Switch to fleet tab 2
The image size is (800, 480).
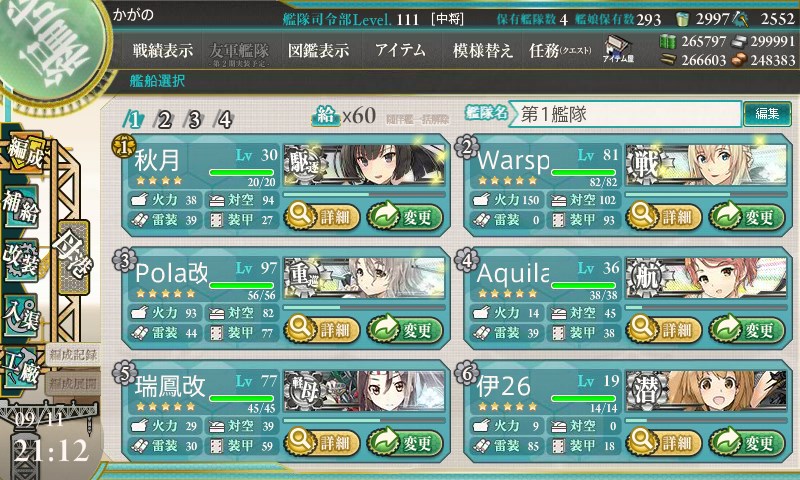[165, 120]
